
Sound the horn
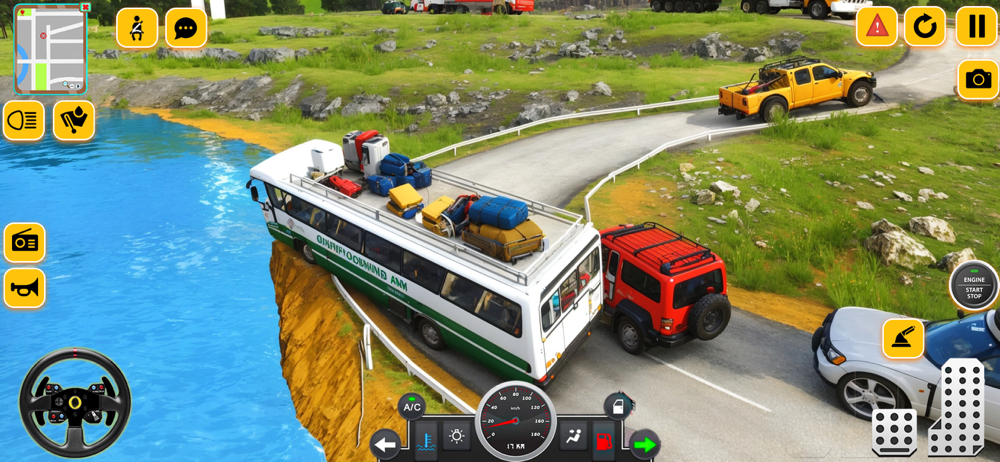[x=24, y=288]
